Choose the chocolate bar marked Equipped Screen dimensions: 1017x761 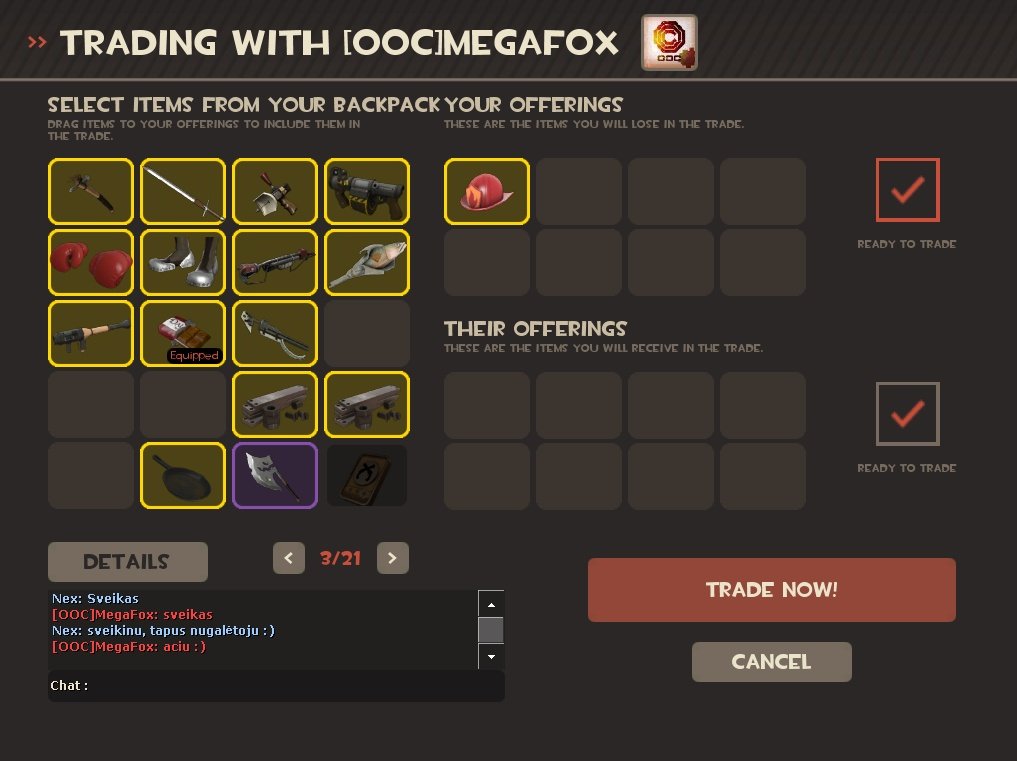click(183, 334)
